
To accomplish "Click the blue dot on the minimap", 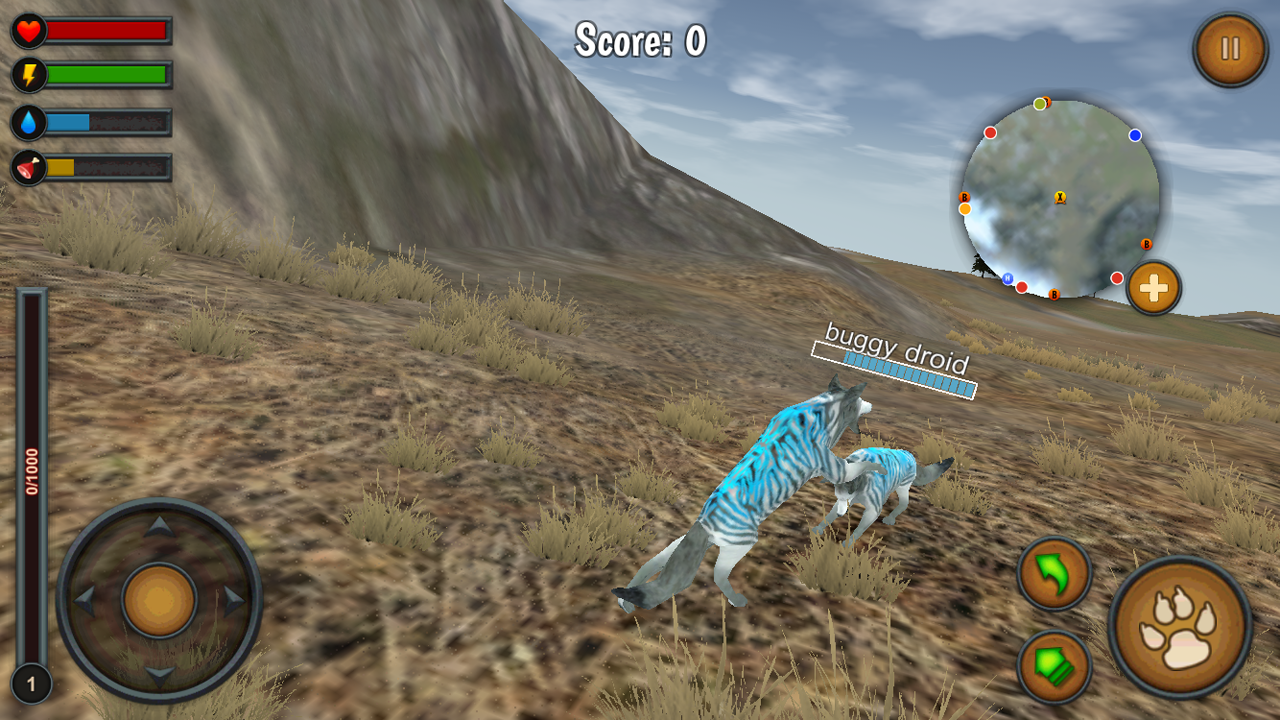I will [x=1135, y=133].
